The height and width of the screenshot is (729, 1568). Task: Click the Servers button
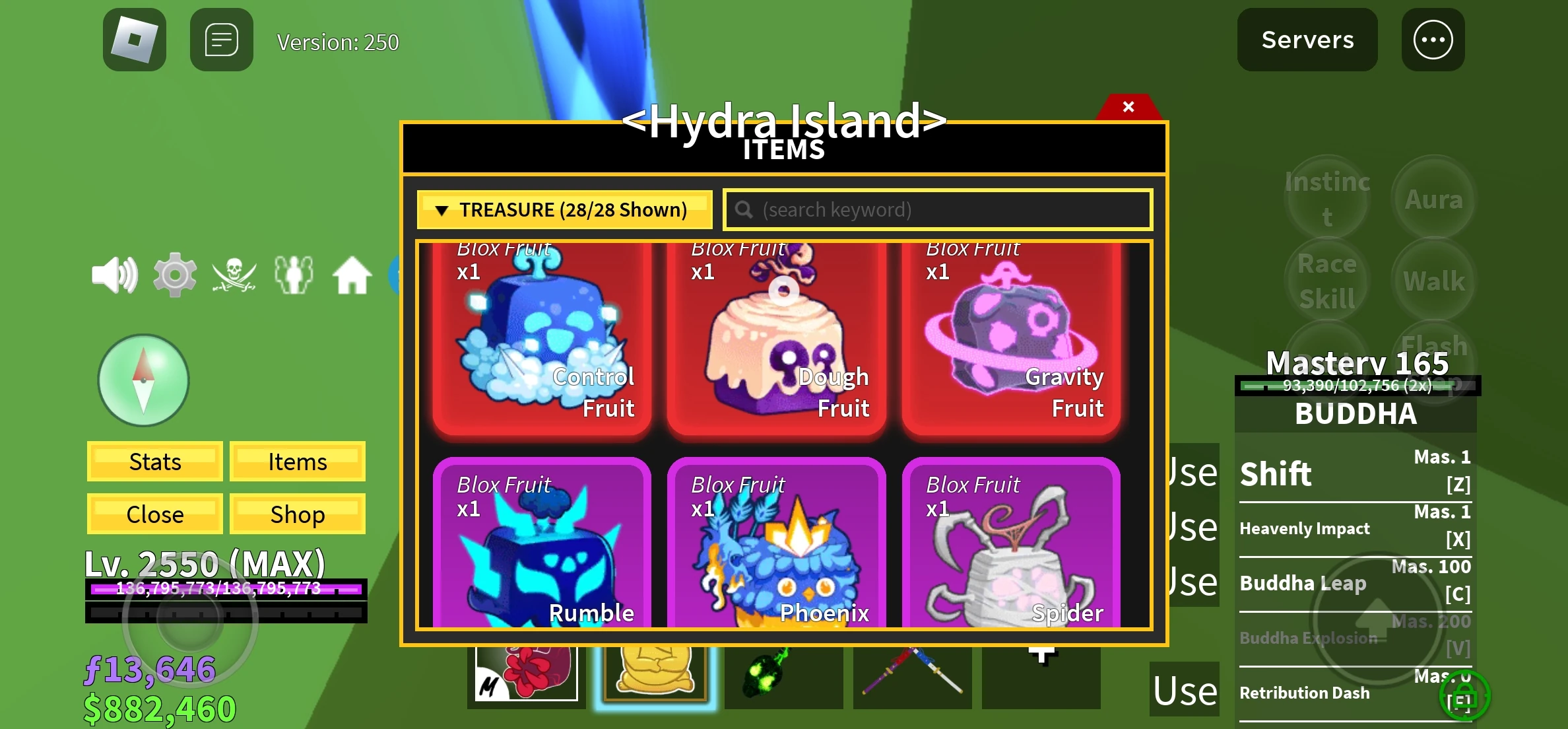point(1307,40)
